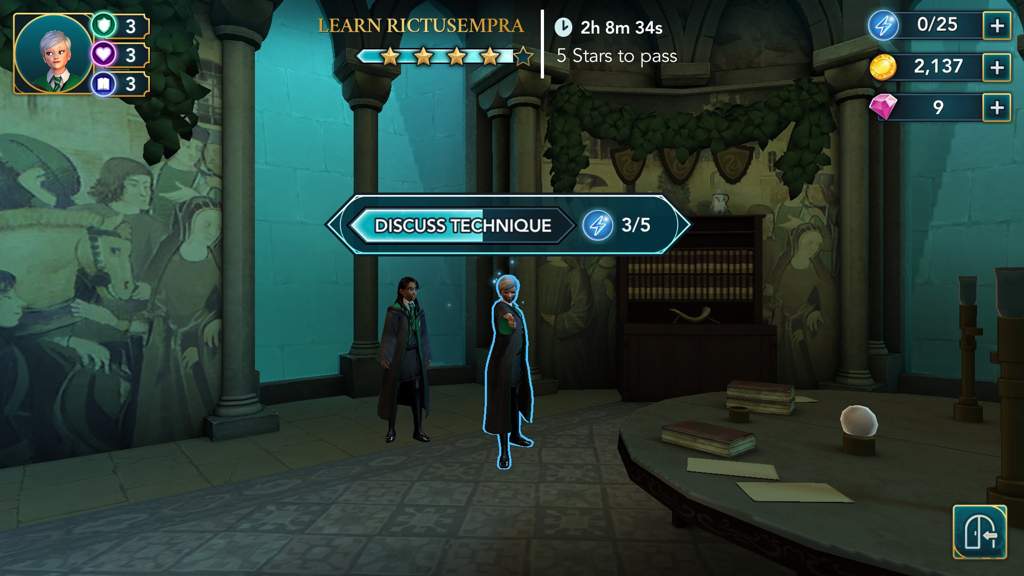The image size is (1024, 576).
Task: Tap the Discuss Technique action button
Action: [x=462, y=225]
